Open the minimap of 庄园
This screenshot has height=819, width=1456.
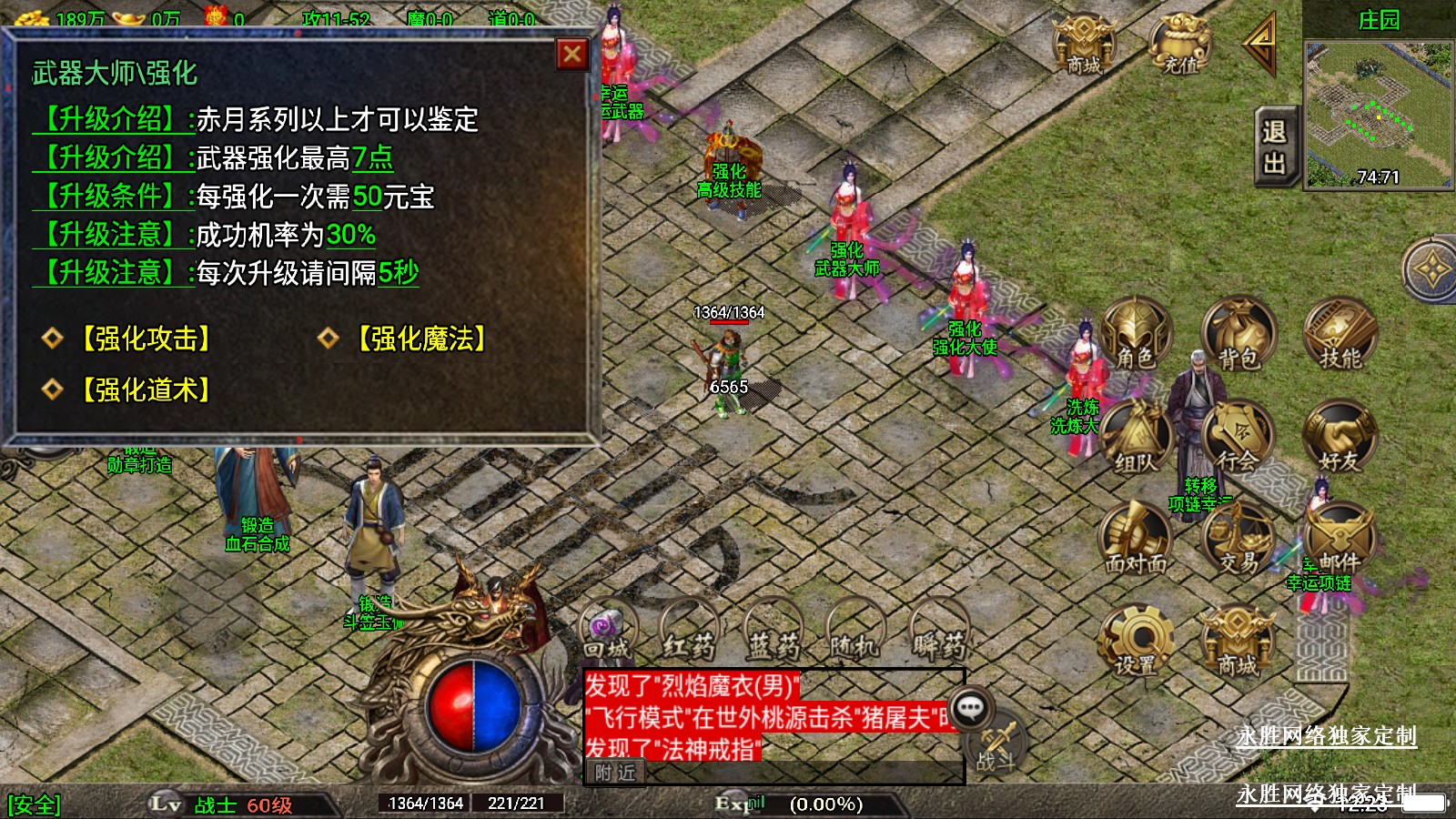[1378, 114]
